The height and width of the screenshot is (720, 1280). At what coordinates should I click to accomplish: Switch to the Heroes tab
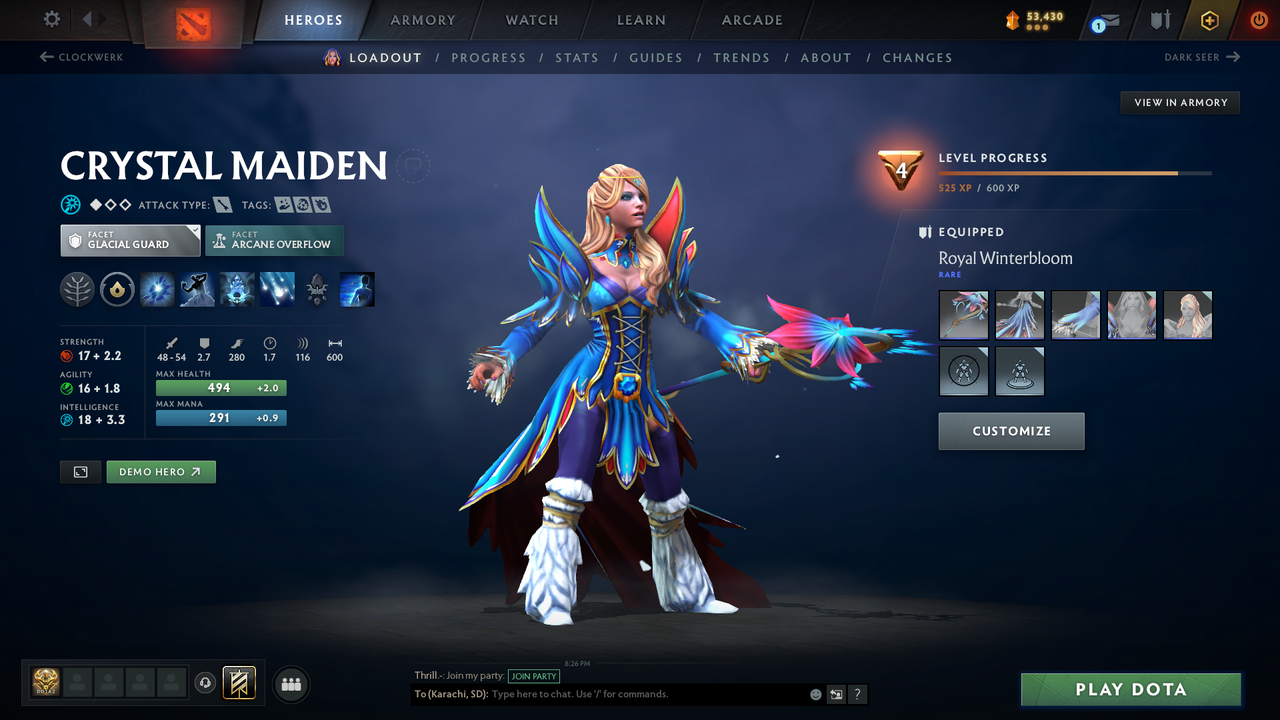pos(313,19)
